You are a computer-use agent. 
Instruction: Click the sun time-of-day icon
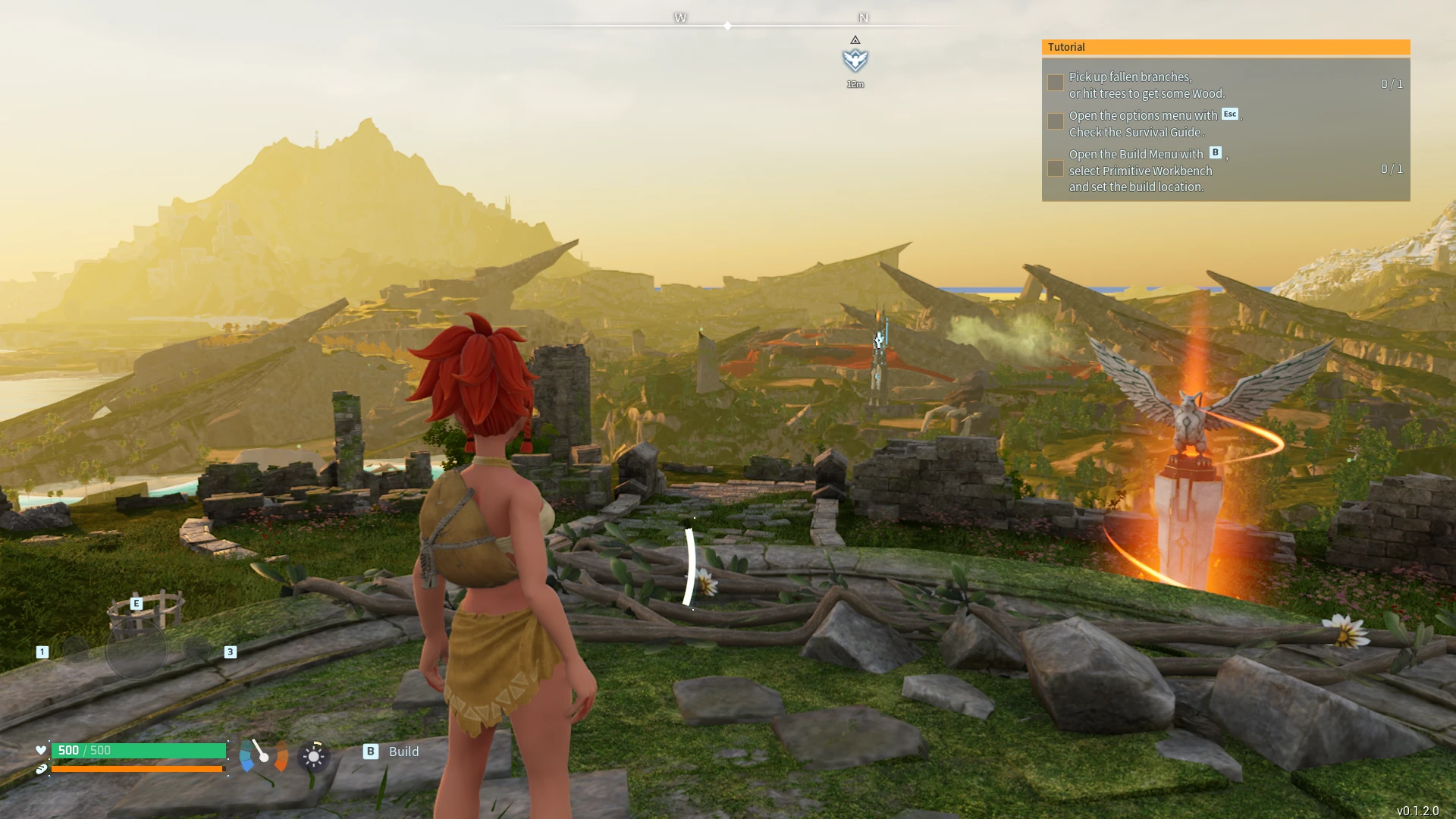313,756
